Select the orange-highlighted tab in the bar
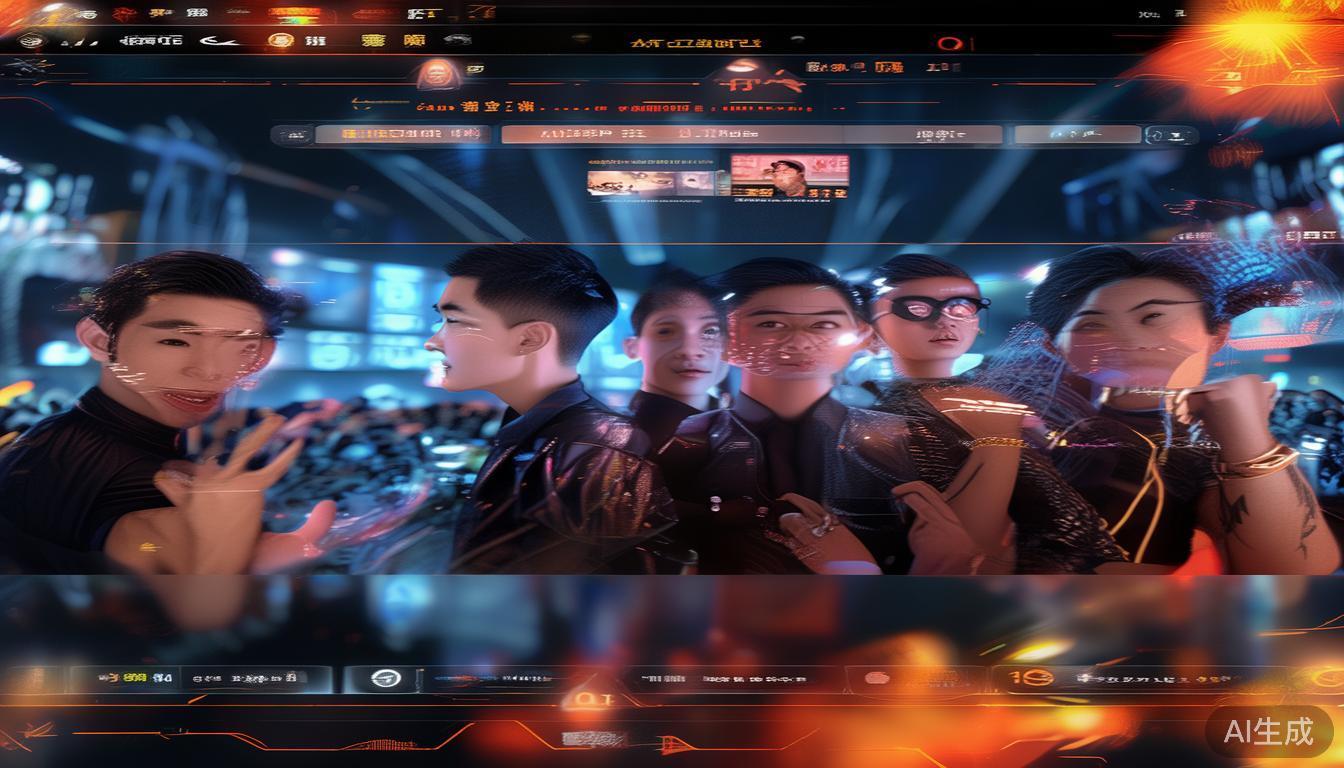This screenshot has width=1344, height=768. tap(402, 134)
